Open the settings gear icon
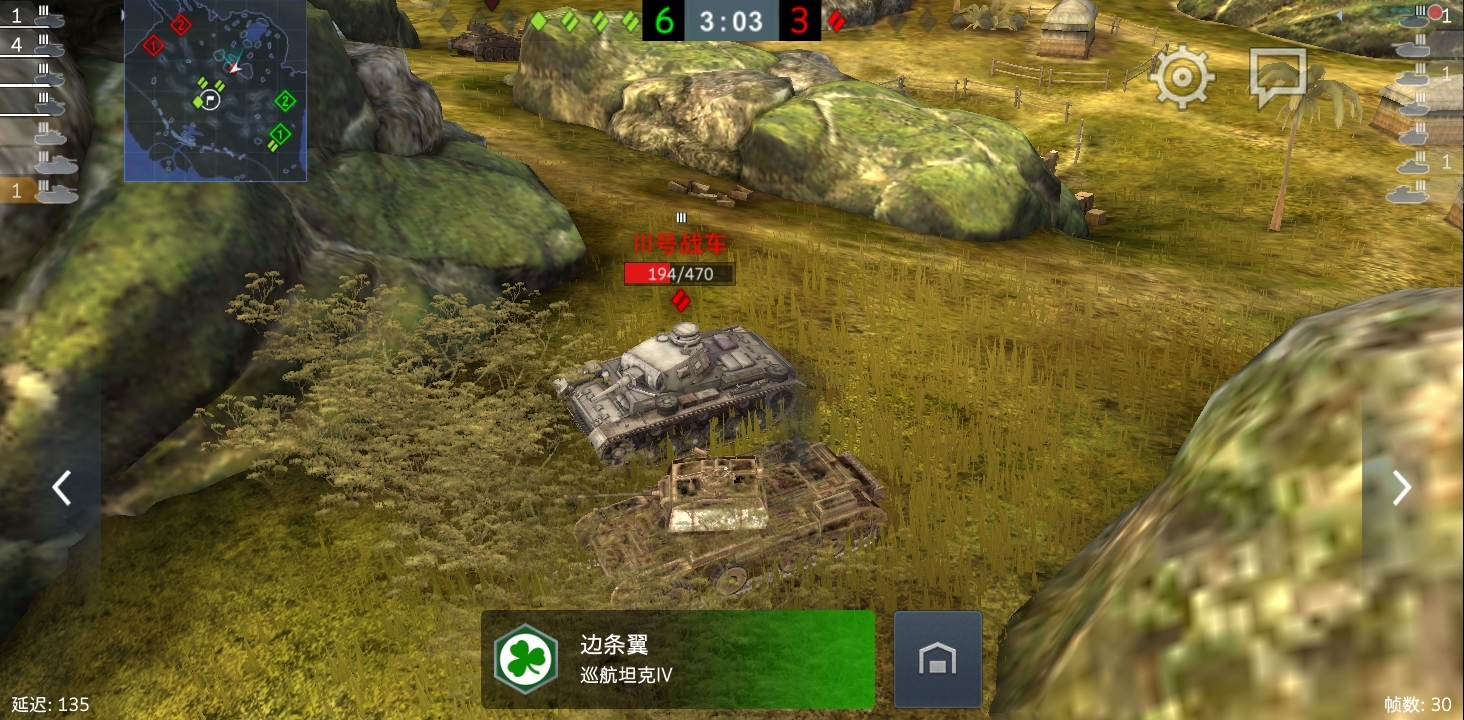 click(x=1182, y=75)
